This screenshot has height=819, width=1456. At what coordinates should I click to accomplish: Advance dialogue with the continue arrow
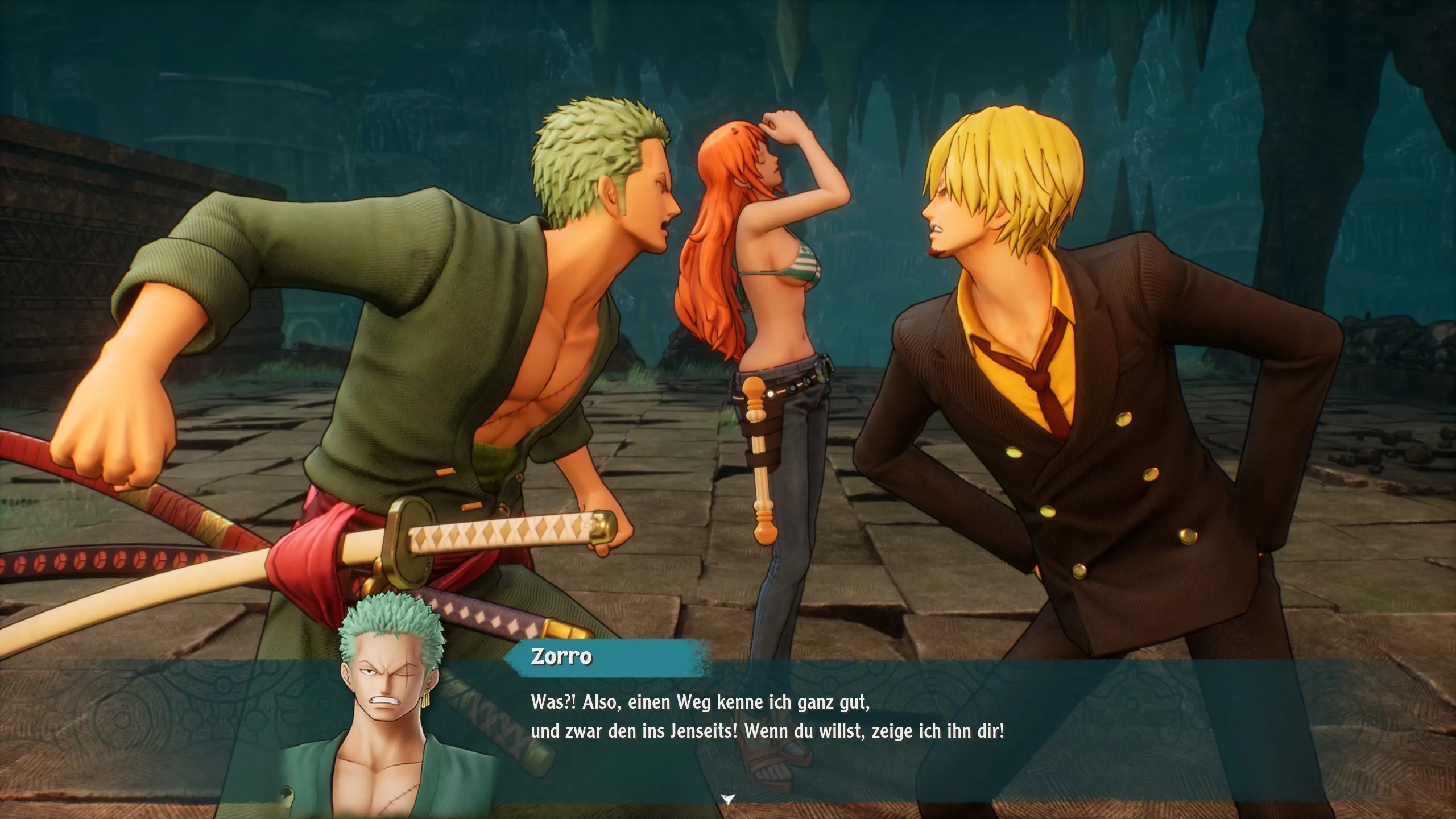[727, 799]
